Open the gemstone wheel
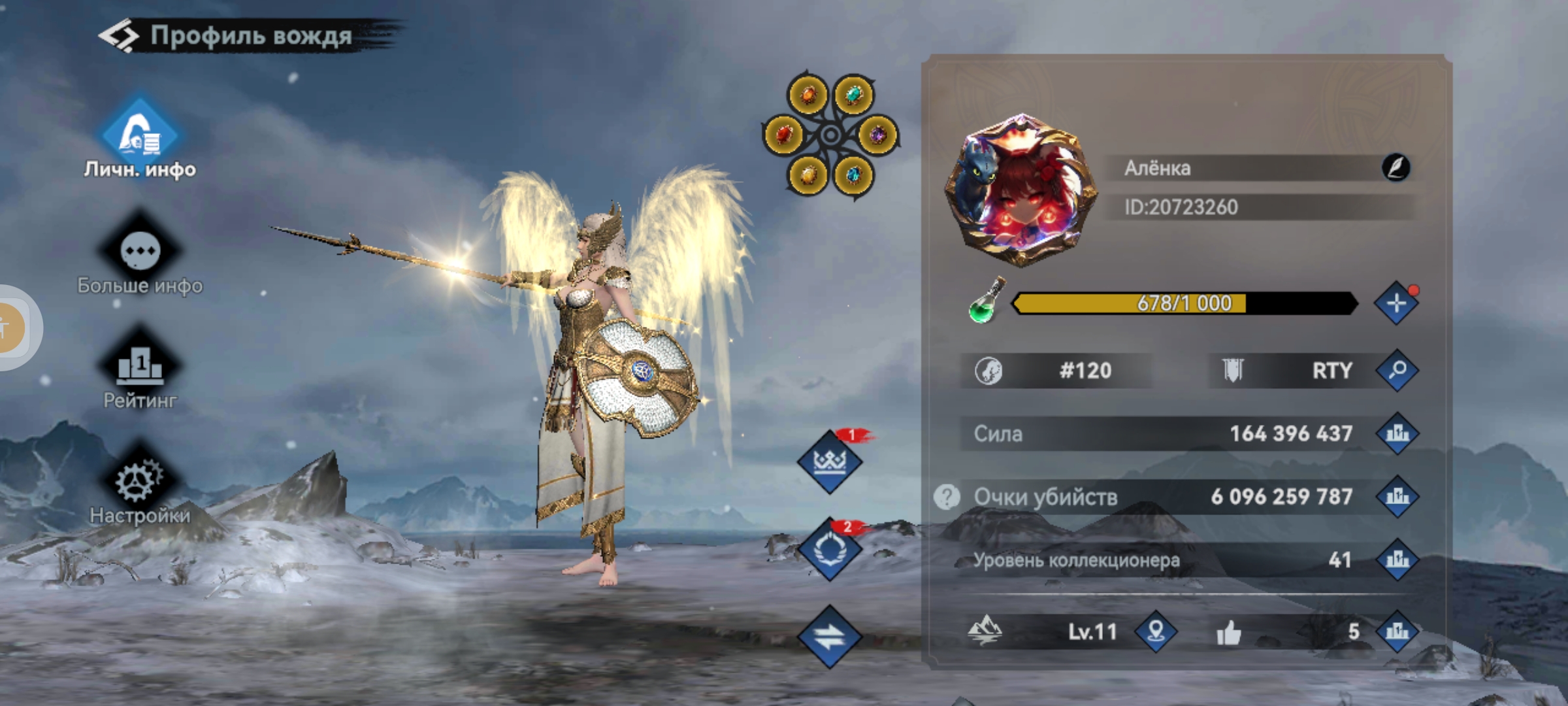1568x706 pixels. coord(830,135)
